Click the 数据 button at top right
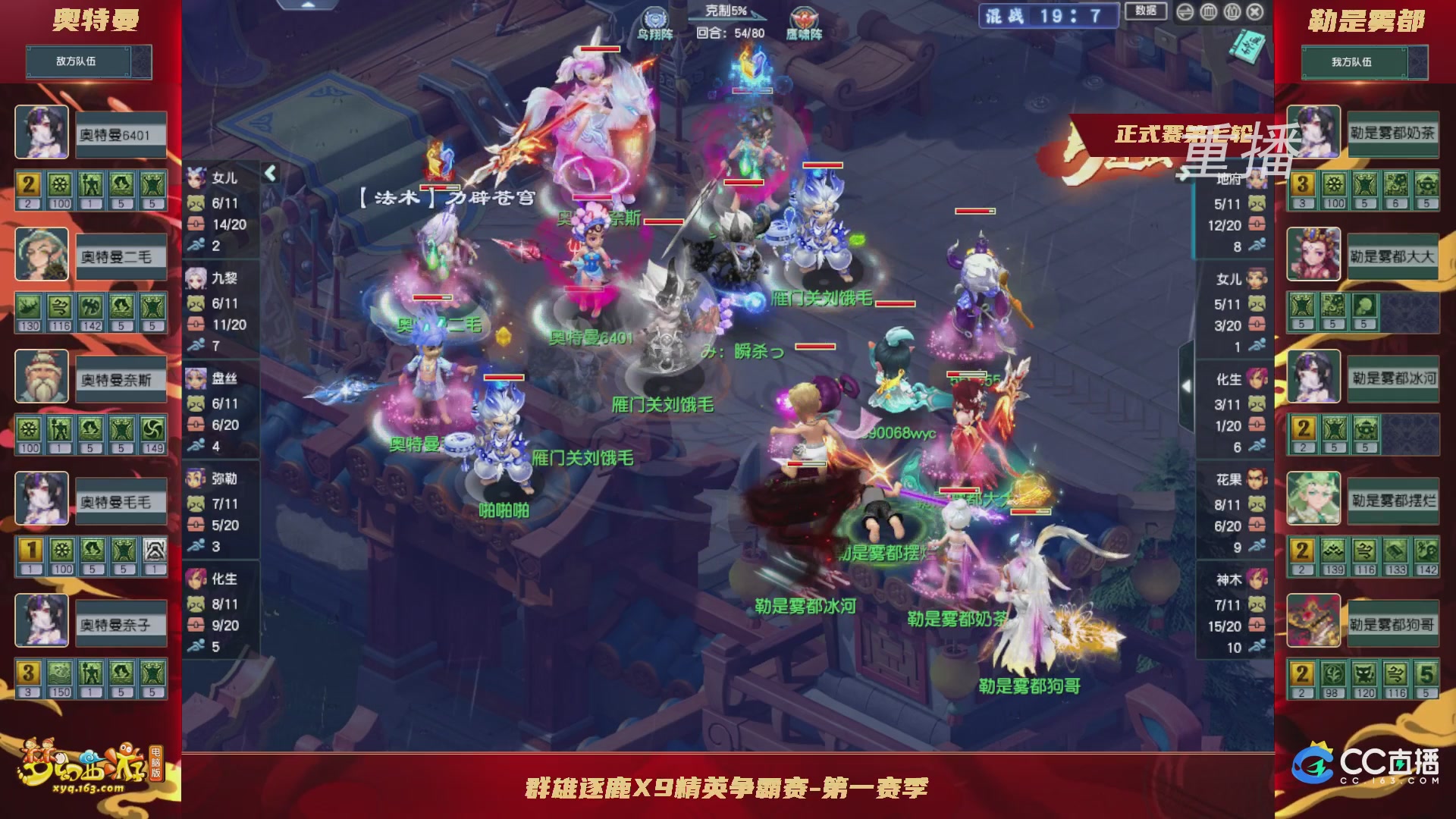 pyautogui.click(x=1144, y=11)
